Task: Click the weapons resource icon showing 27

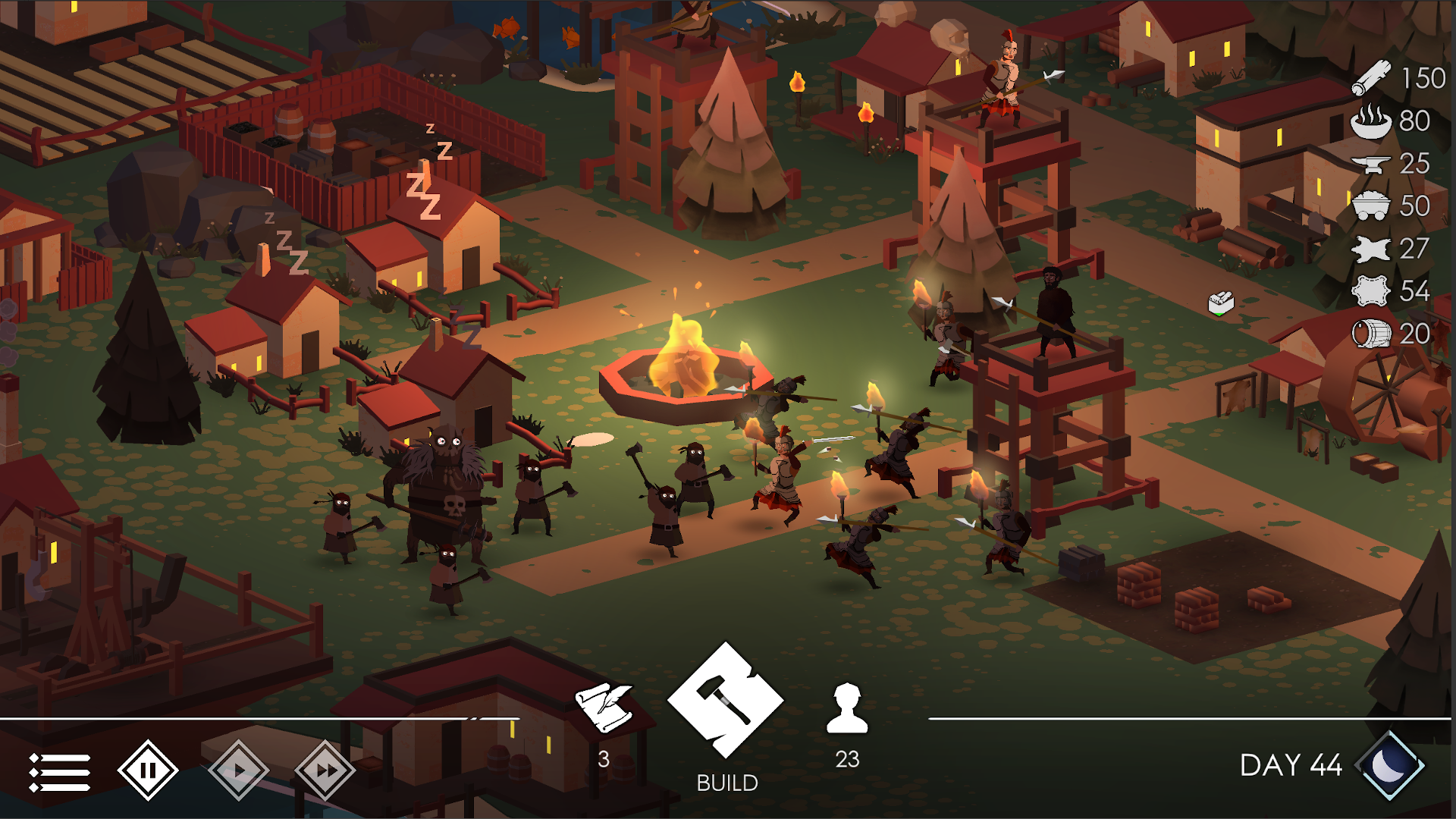Action: point(1373,249)
